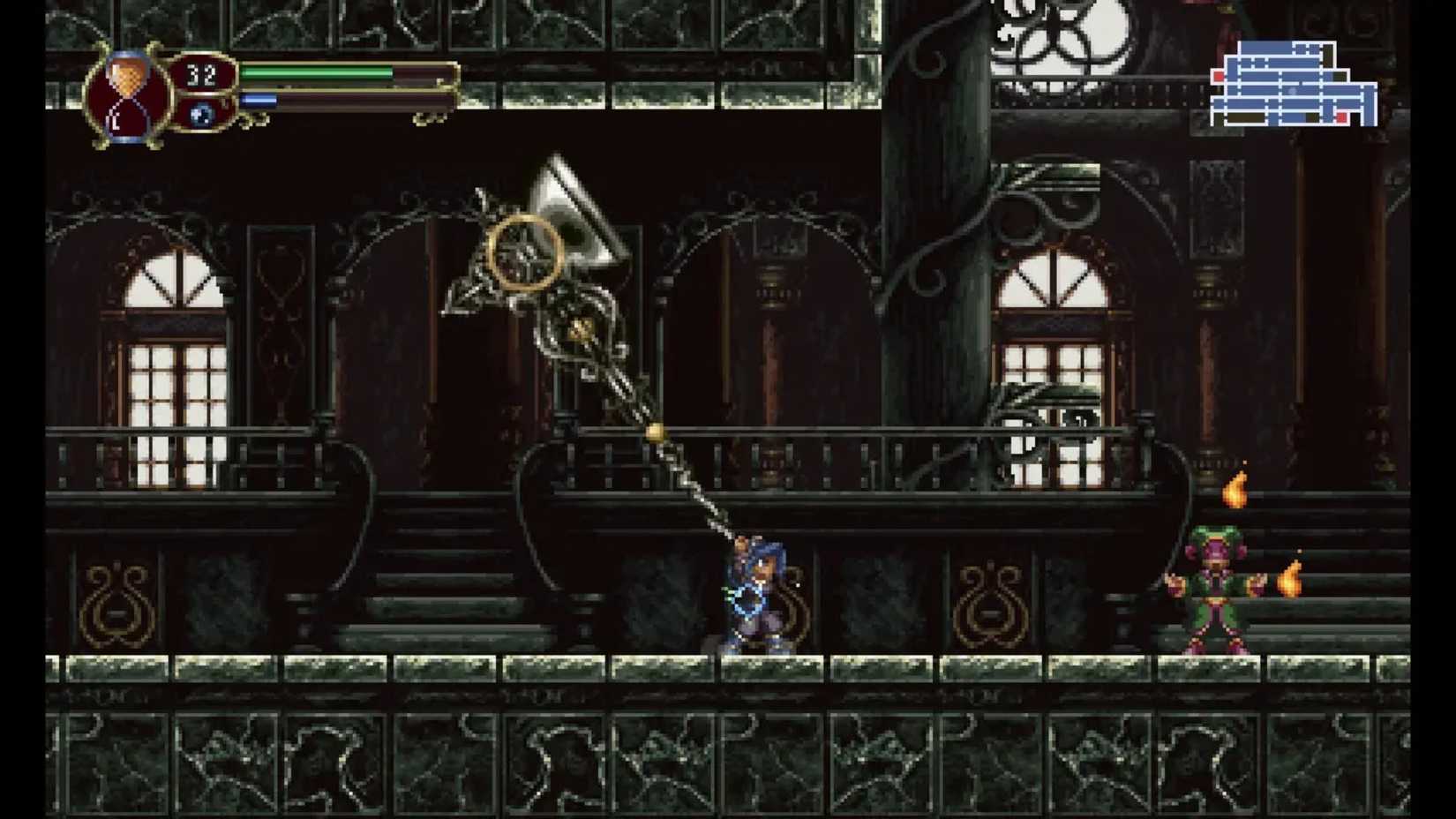Click the red boss room on the minimap

tap(1219, 77)
